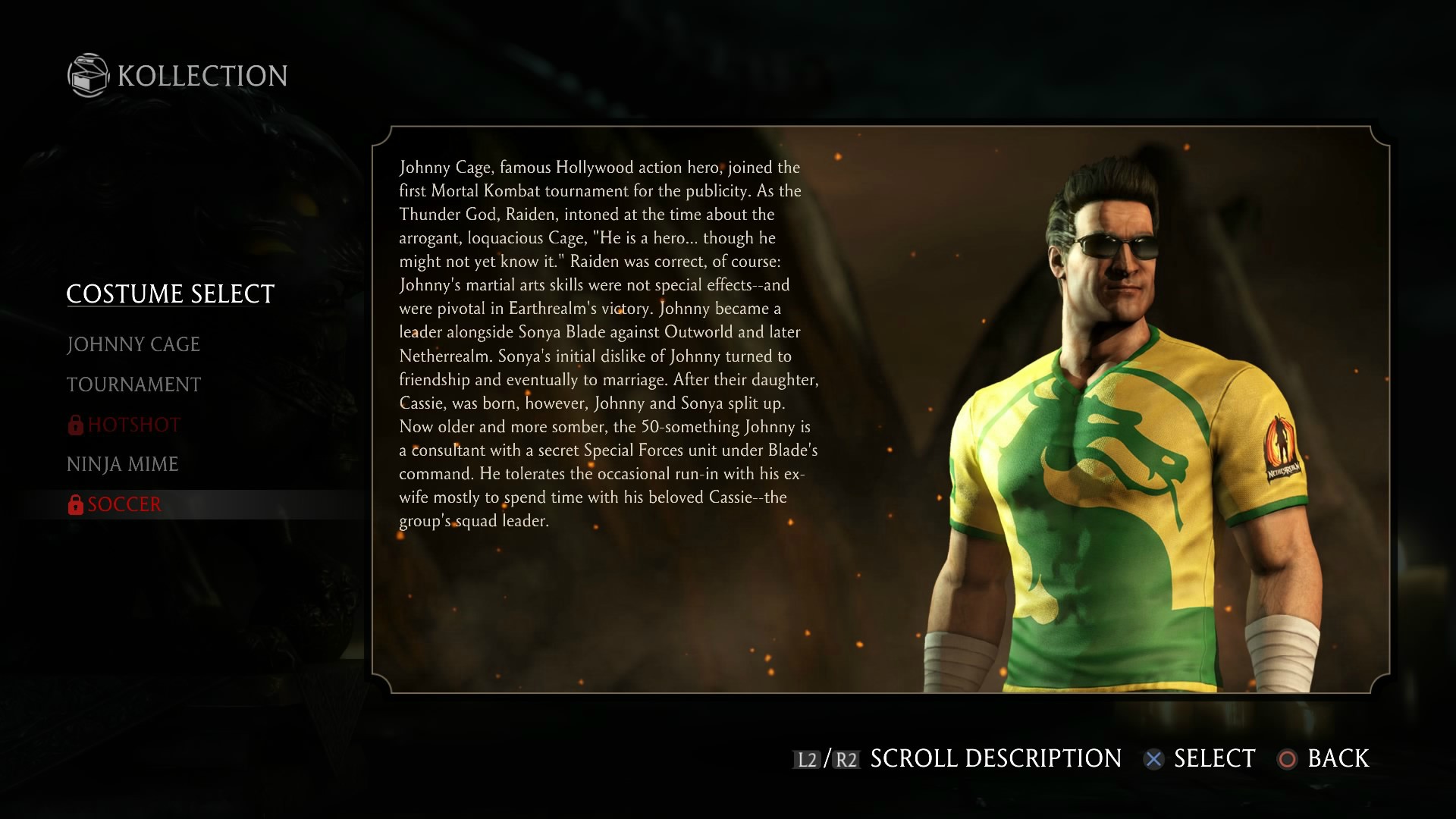The width and height of the screenshot is (1456, 819).
Task: Open the KOLLECTION header menu
Action: point(200,75)
